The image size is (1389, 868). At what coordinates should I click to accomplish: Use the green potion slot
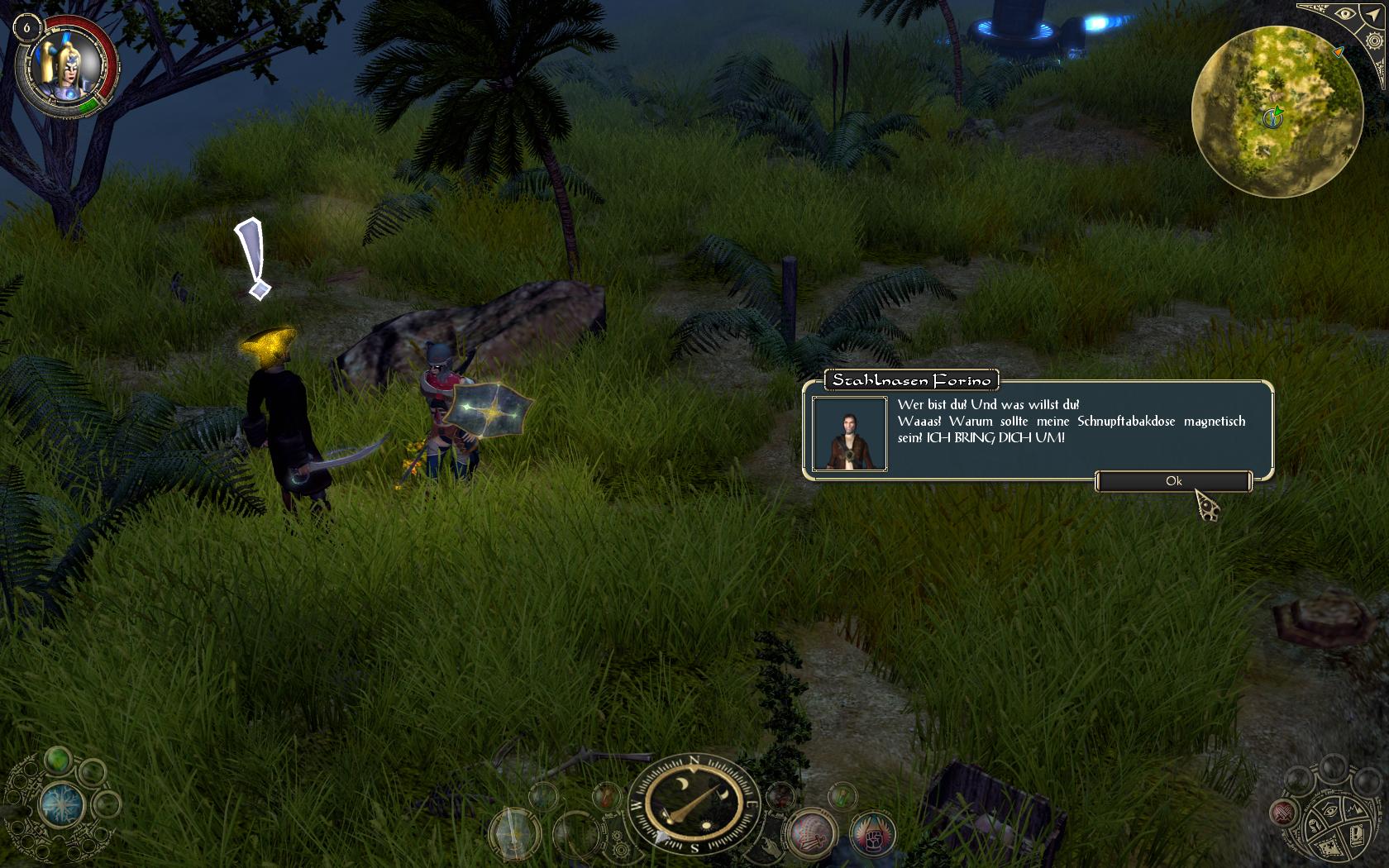(x=842, y=795)
